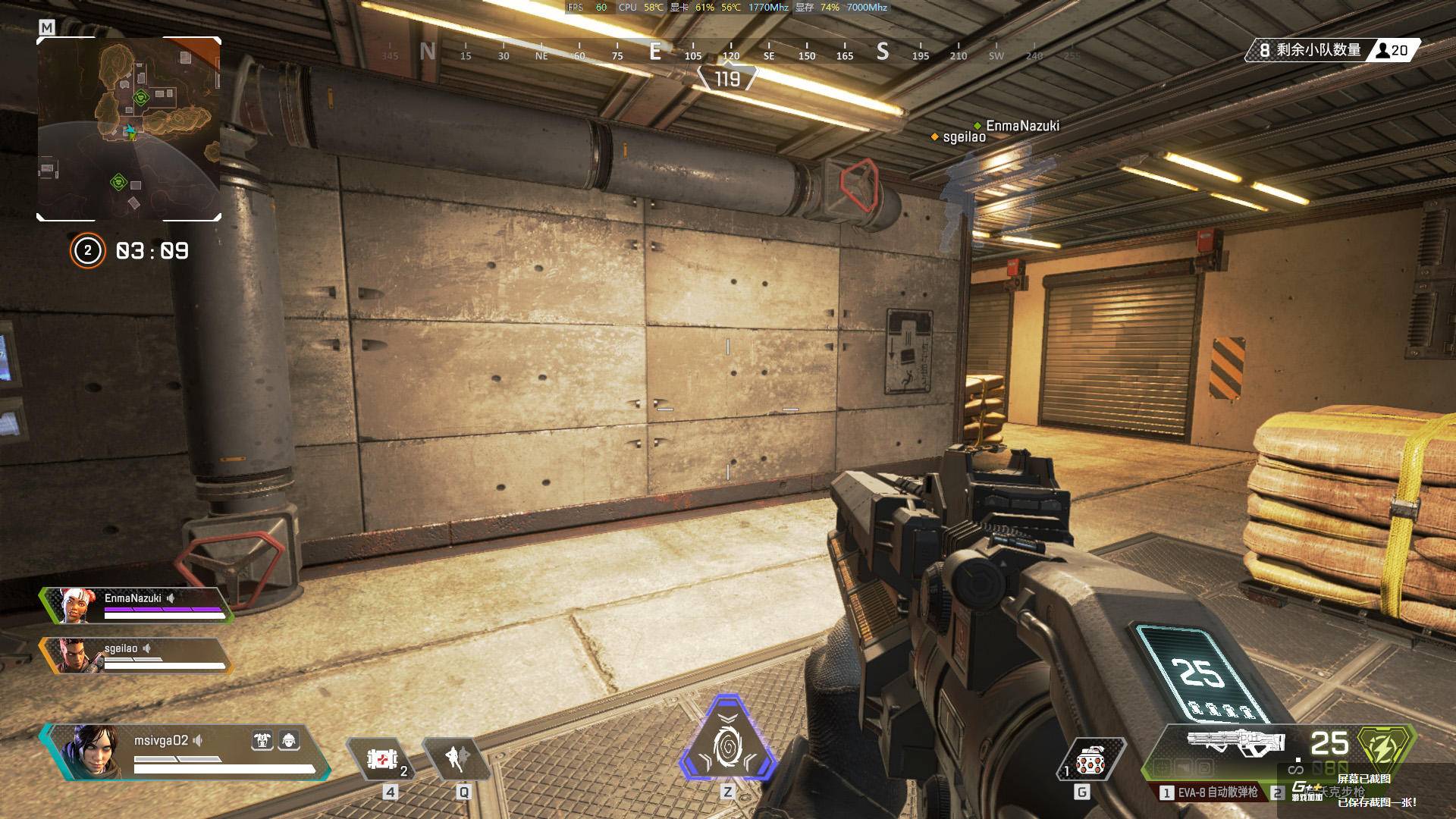Click the ring round 2 indicator
Viewport: 1456px width, 819px height.
tap(87, 251)
